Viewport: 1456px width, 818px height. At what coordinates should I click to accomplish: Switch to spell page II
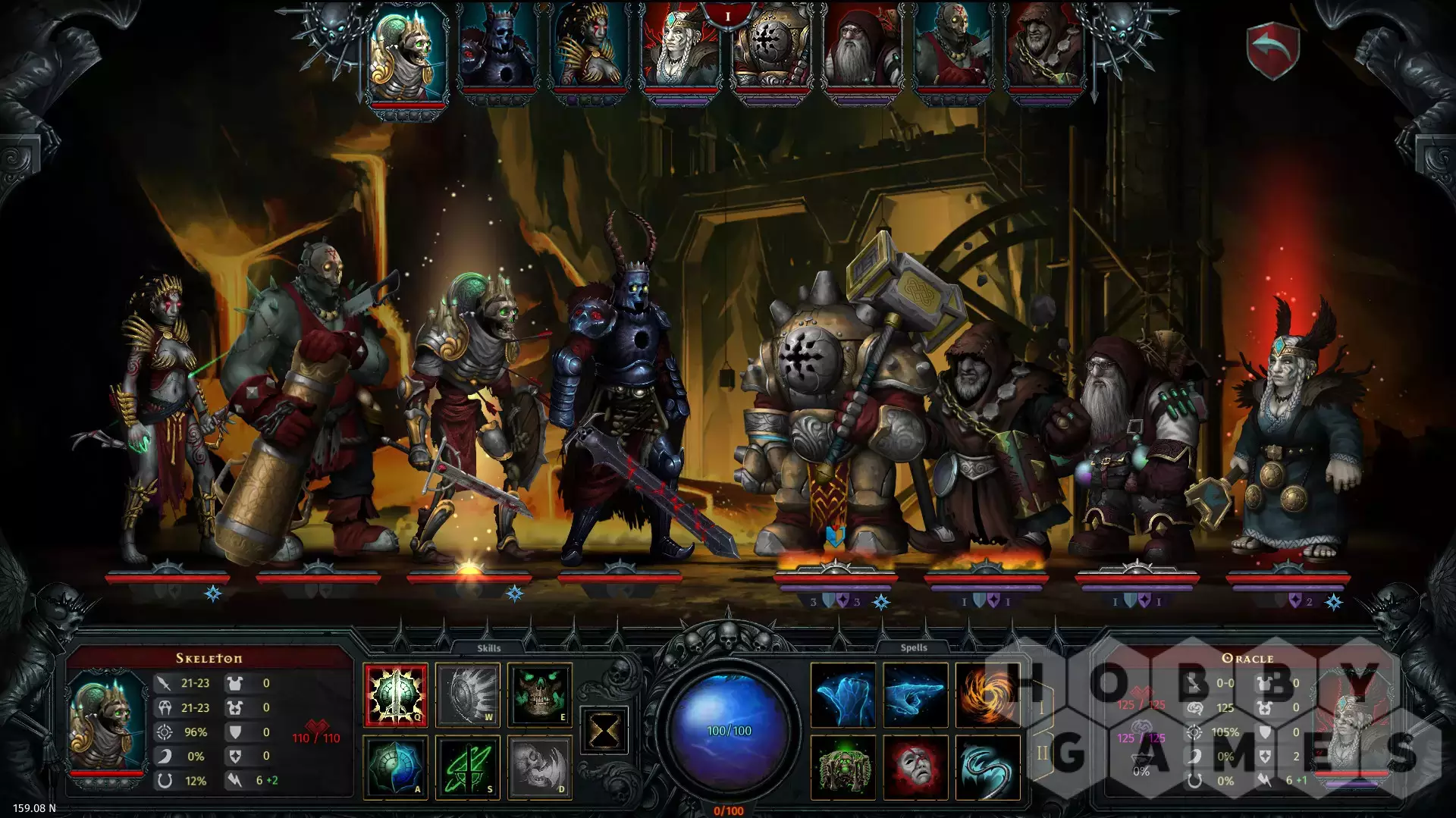click(x=1042, y=753)
